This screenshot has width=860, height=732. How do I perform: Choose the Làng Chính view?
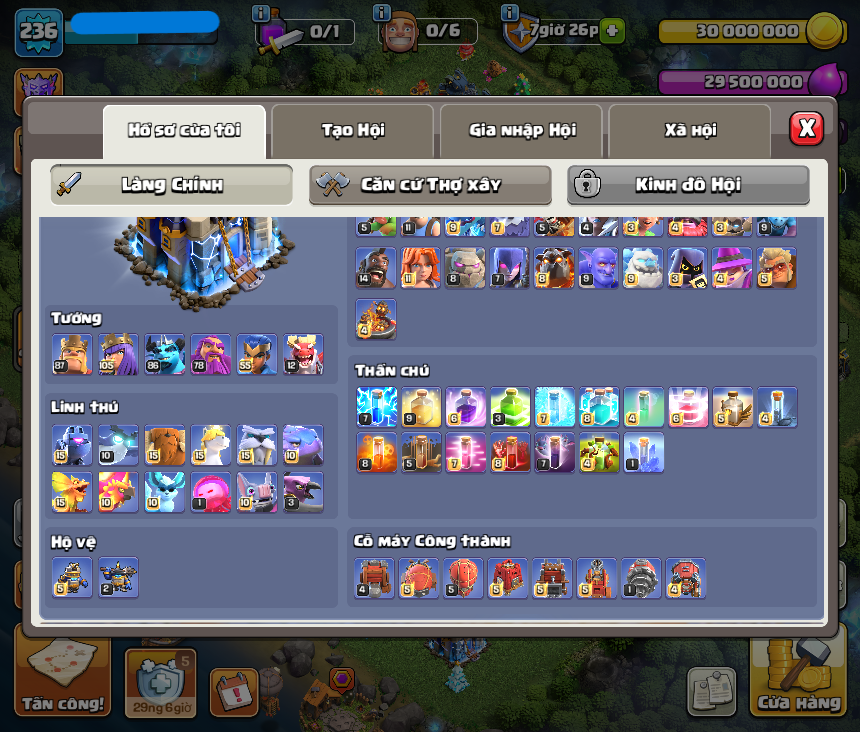pyautogui.click(x=171, y=185)
